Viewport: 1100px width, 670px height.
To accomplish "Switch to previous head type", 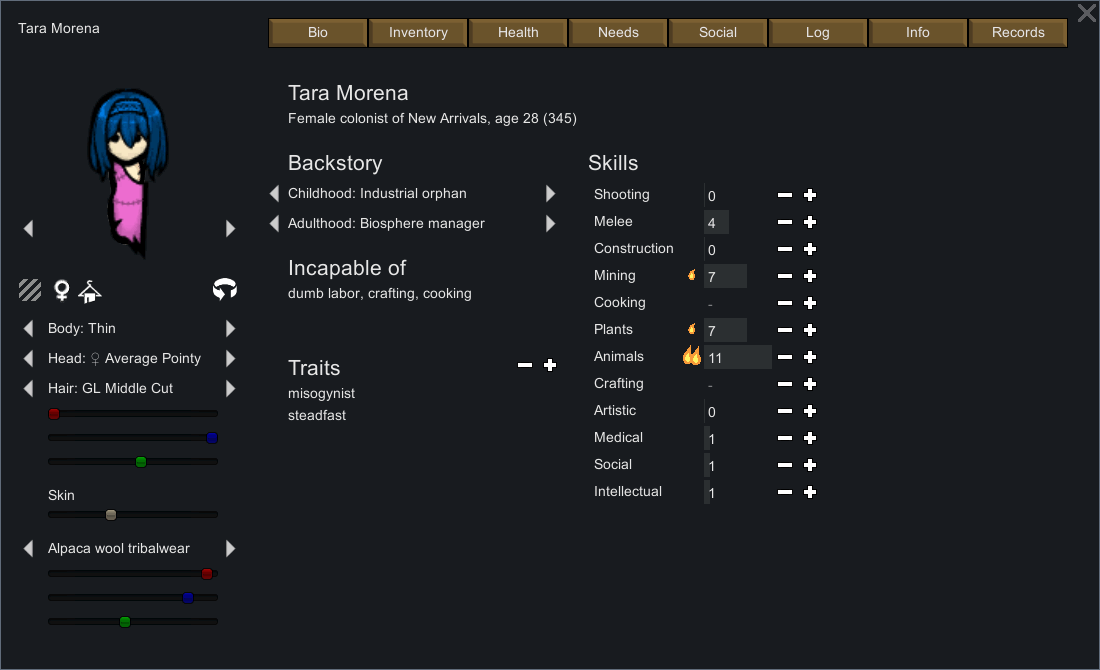I will [28, 359].
